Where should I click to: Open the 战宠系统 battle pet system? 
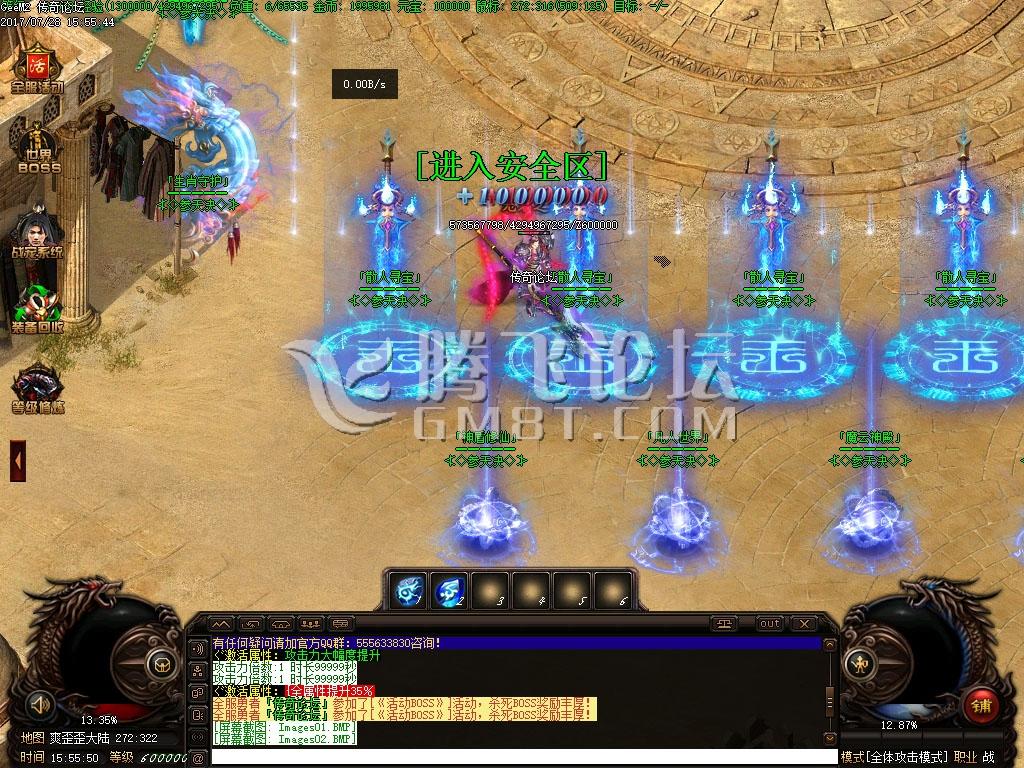pos(37,232)
